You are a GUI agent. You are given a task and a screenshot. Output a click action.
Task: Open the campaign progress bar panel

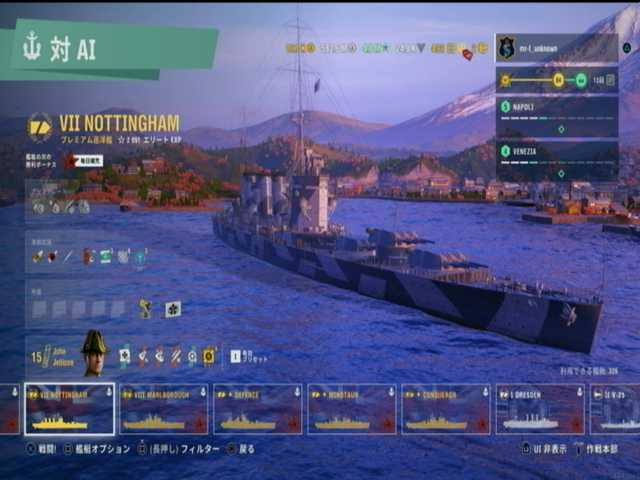[x=556, y=80]
